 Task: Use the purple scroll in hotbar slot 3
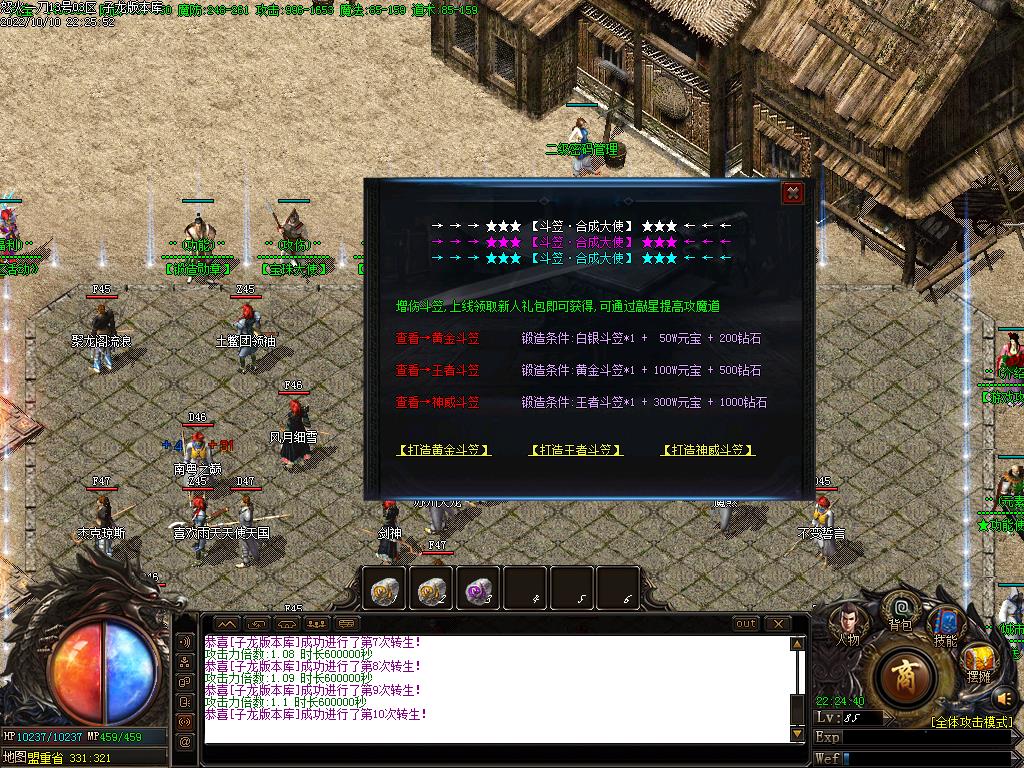[x=479, y=589]
